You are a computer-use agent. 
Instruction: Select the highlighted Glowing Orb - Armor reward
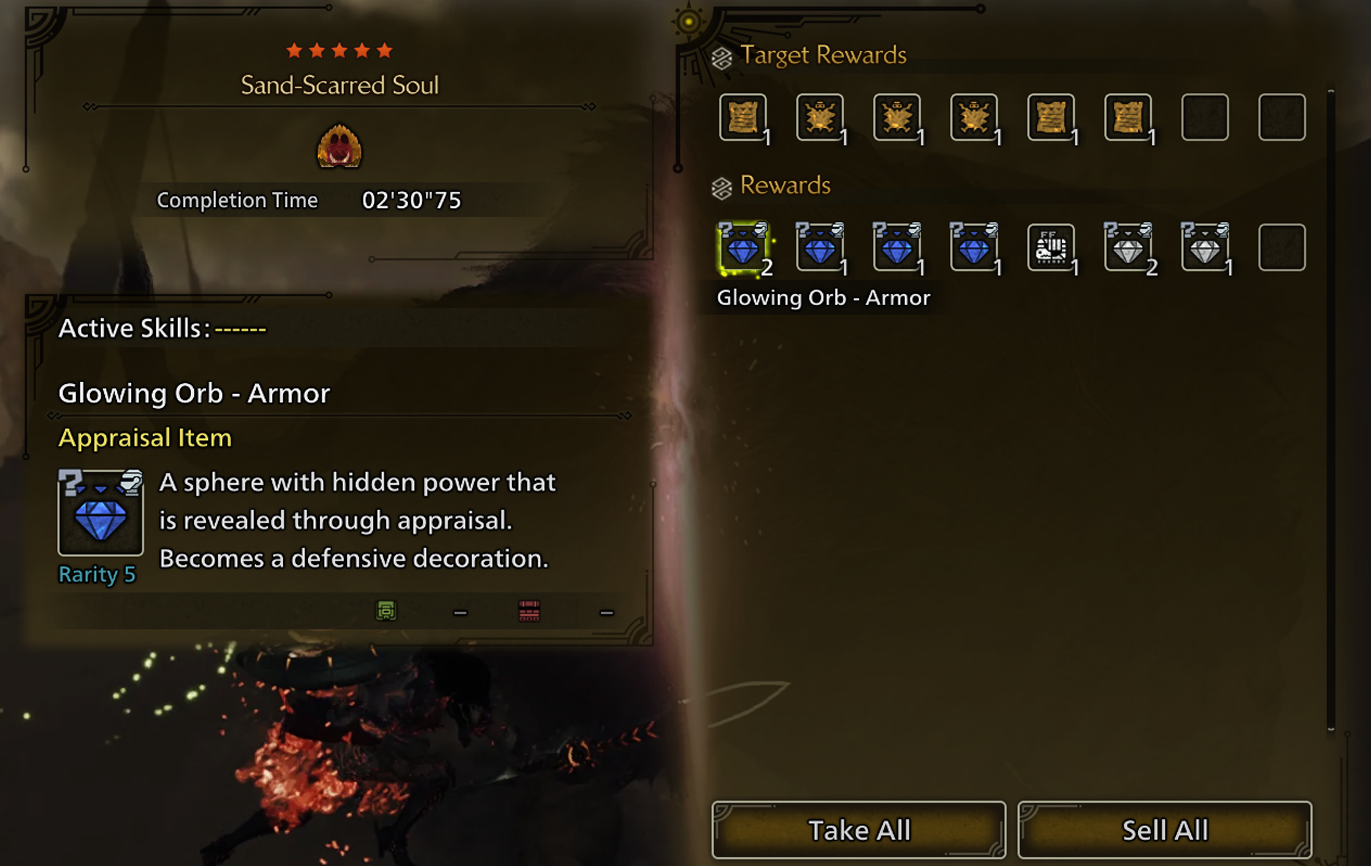click(x=743, y=246)
